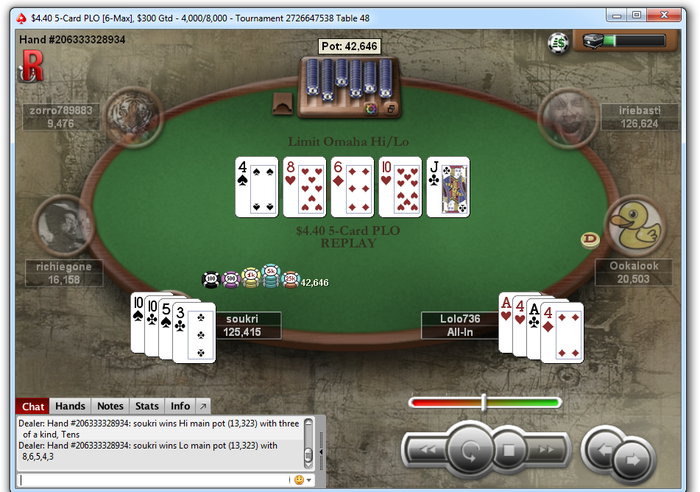Show the Notes tab
The image size is (700, 492).
pyautogui.click(x=110, y=406)
